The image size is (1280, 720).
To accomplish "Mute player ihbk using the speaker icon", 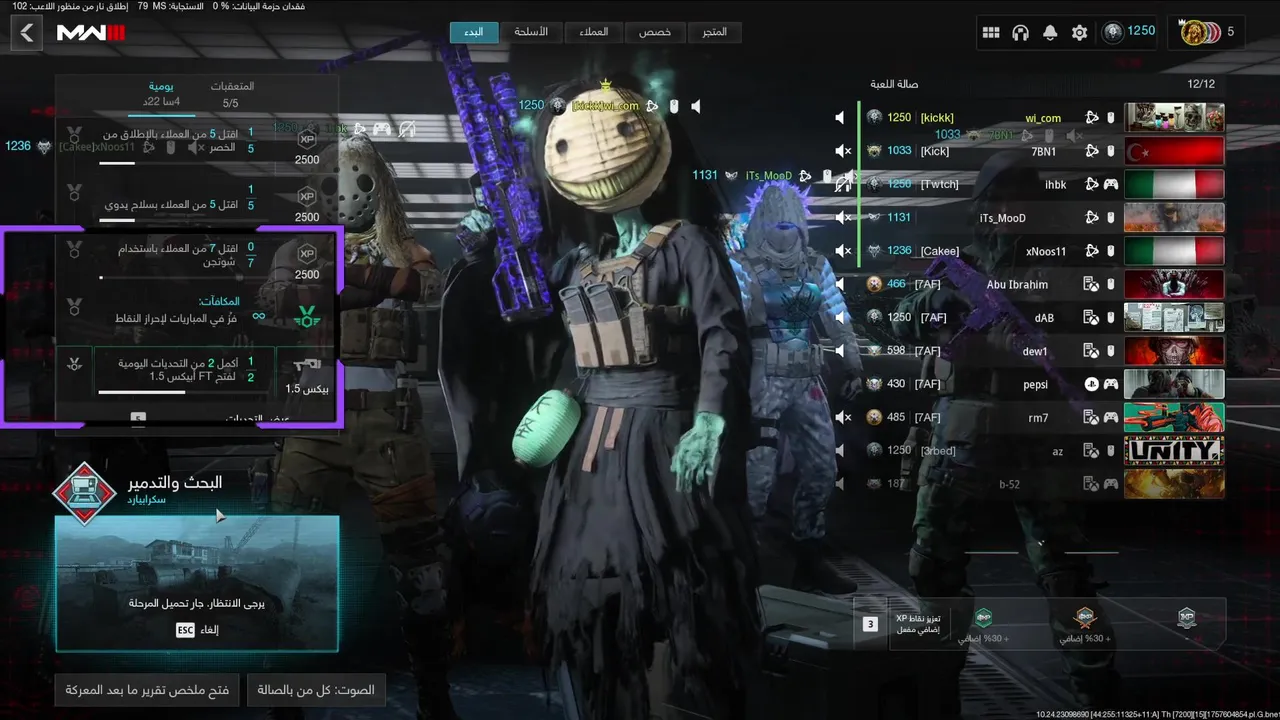I will (842, 184).
